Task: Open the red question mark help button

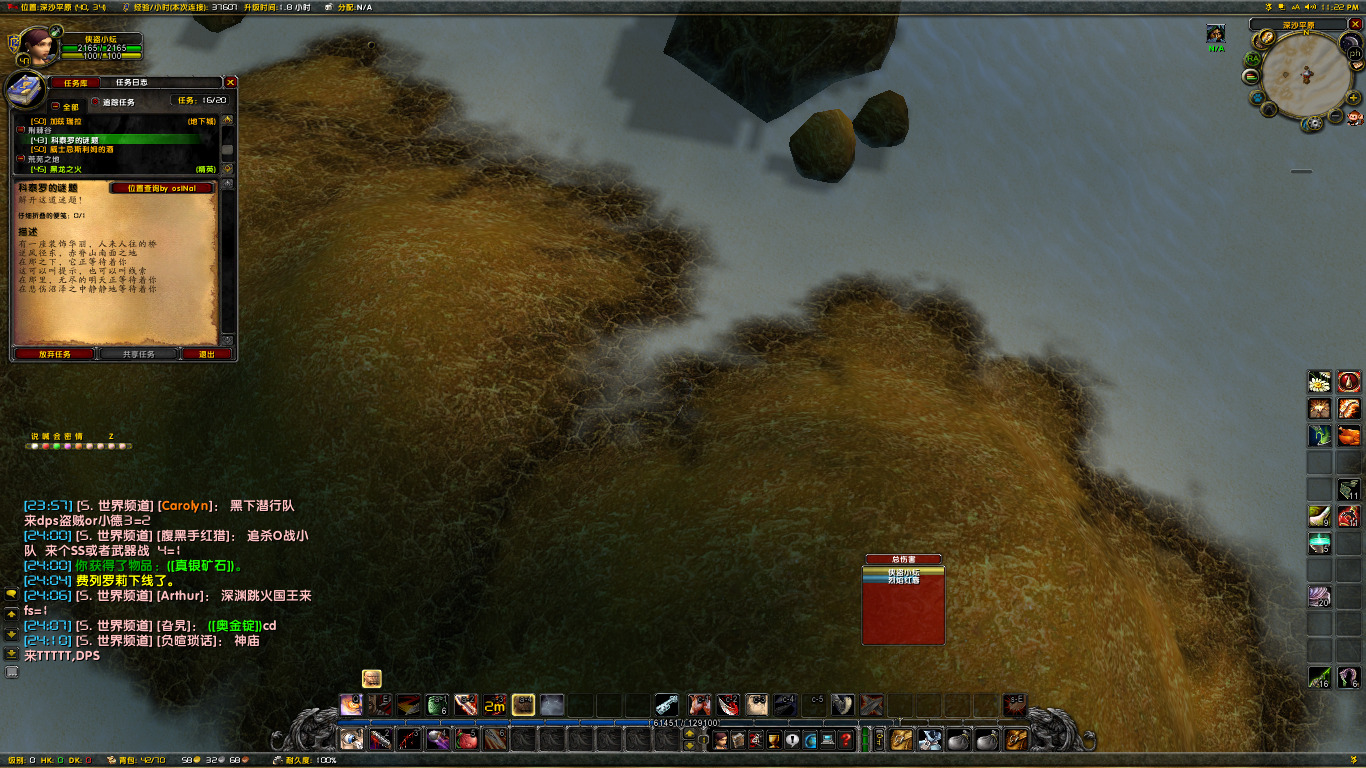Action: pyautogui.click(x=846, y=740)
